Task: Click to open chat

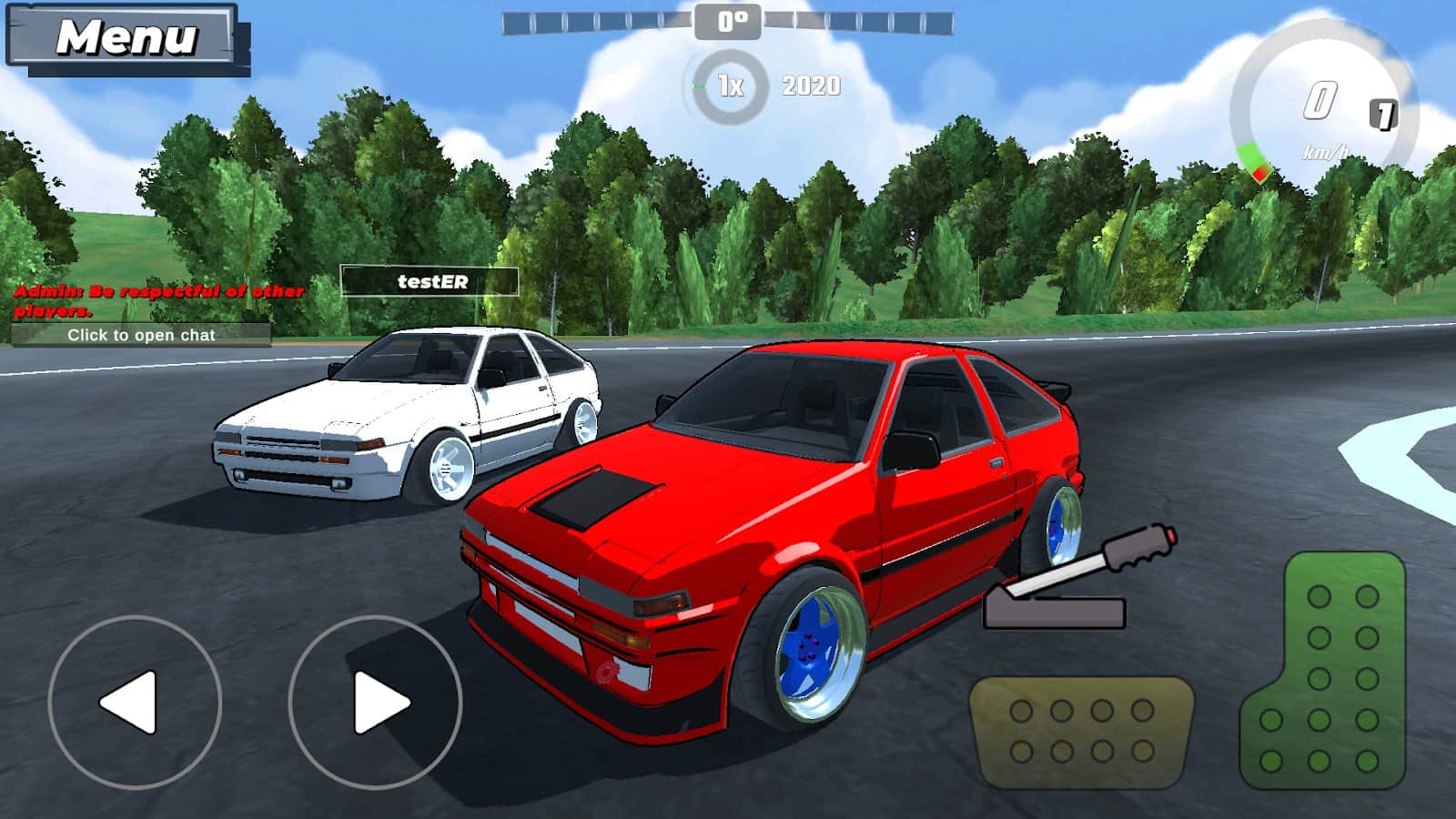Action: 141,335
